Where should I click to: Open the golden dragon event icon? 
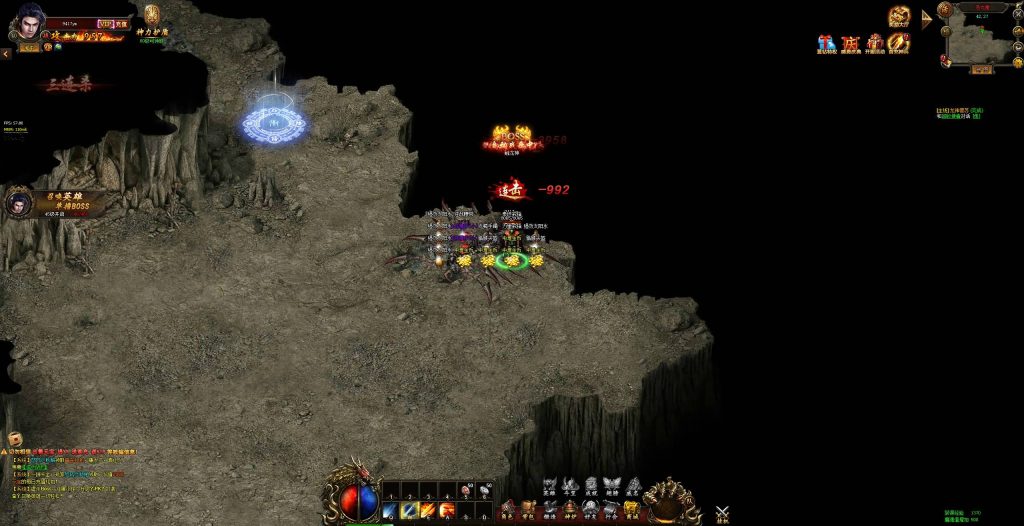pyautogui.click(x=899, y=16)
